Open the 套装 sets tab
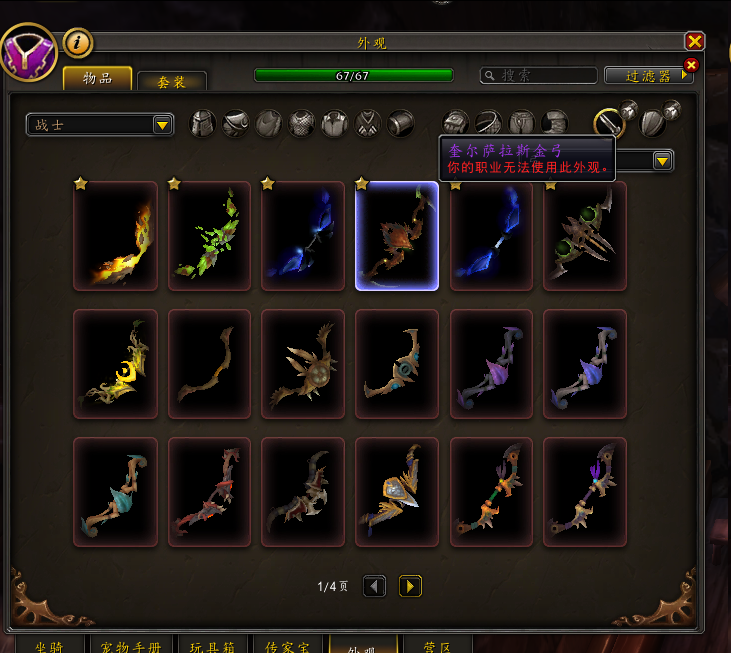Viewport: 731px width, 653px height. tap(172, 82)
